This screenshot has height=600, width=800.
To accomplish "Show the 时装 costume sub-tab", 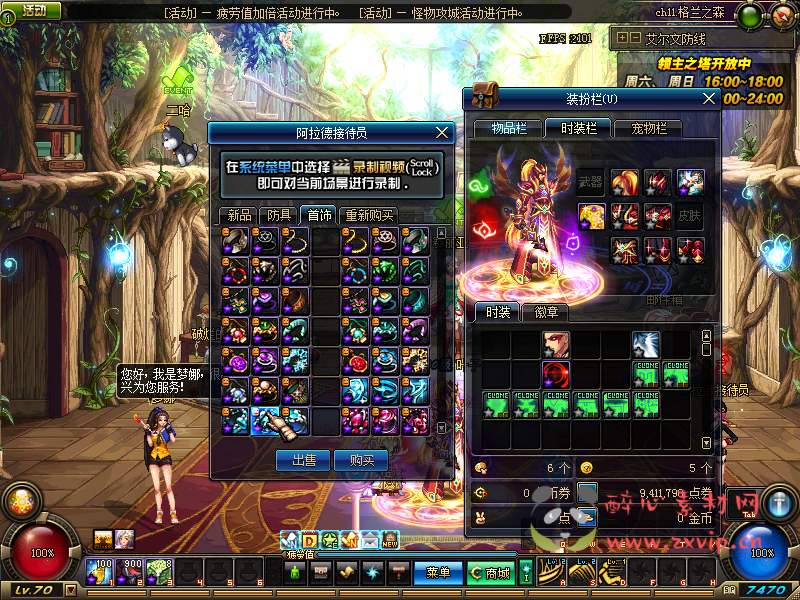I will 497,313.
